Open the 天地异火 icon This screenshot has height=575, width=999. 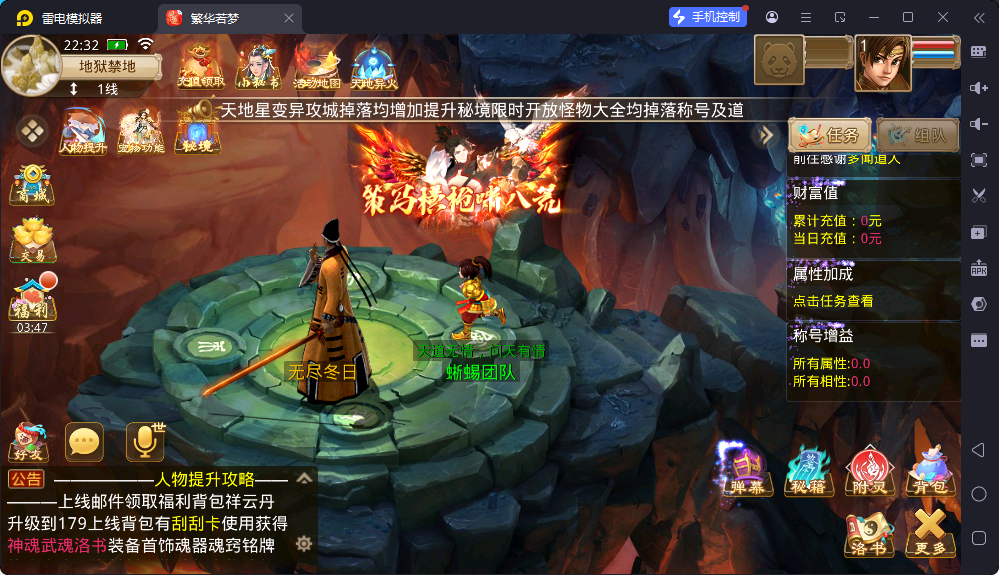click(374, 66)
